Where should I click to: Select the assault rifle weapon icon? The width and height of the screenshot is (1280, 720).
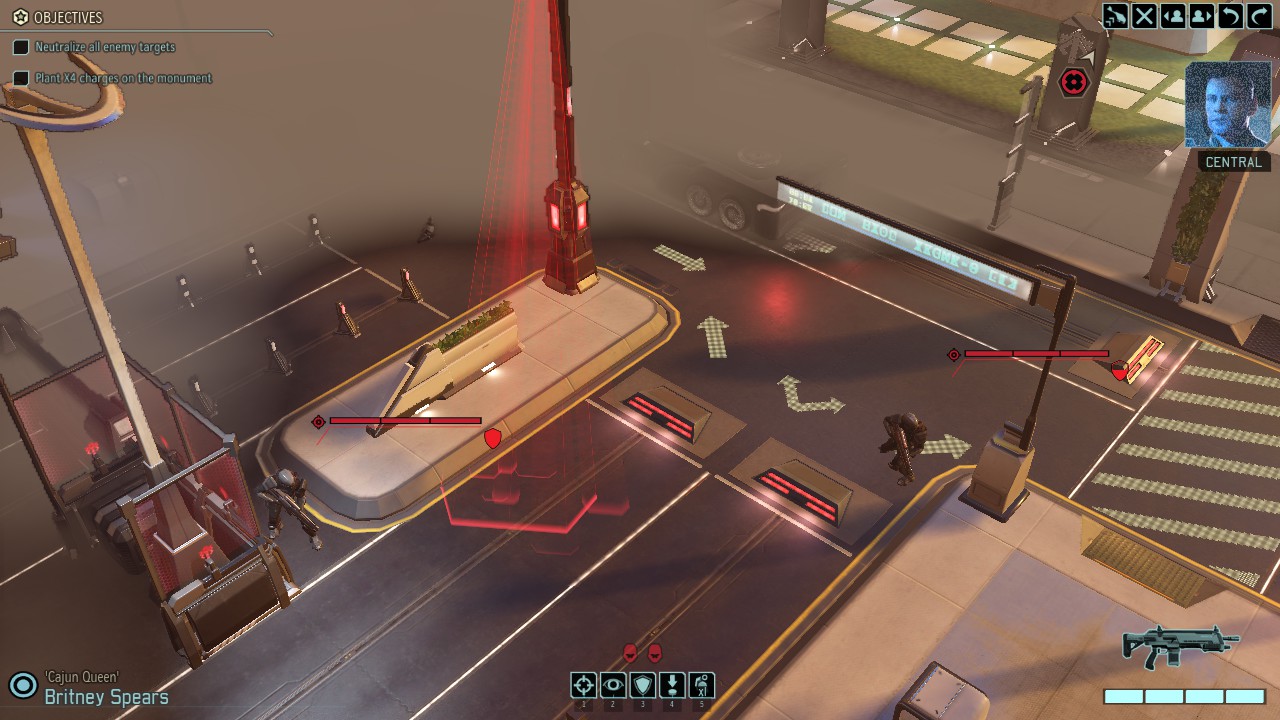tap(1180, 646)
